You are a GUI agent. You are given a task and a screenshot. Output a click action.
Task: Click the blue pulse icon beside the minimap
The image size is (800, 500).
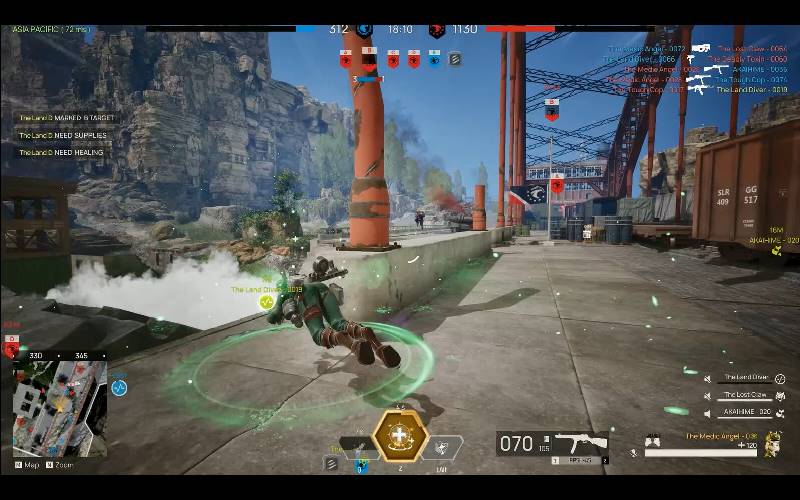(119, 387)
